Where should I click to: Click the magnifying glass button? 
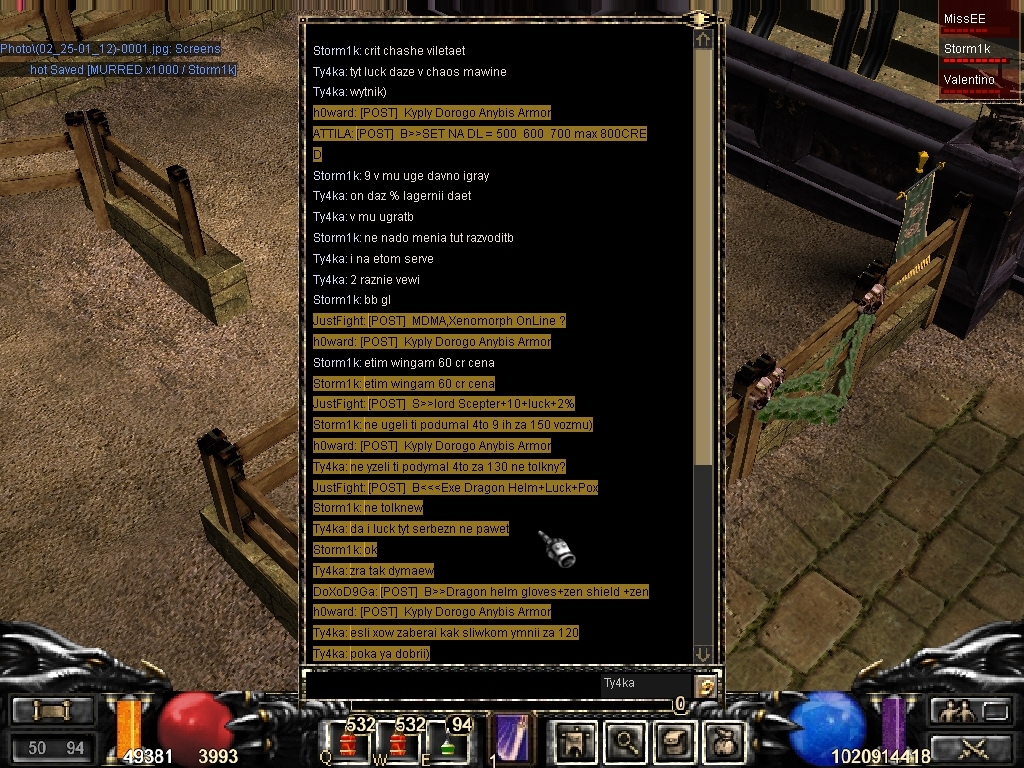627,741
